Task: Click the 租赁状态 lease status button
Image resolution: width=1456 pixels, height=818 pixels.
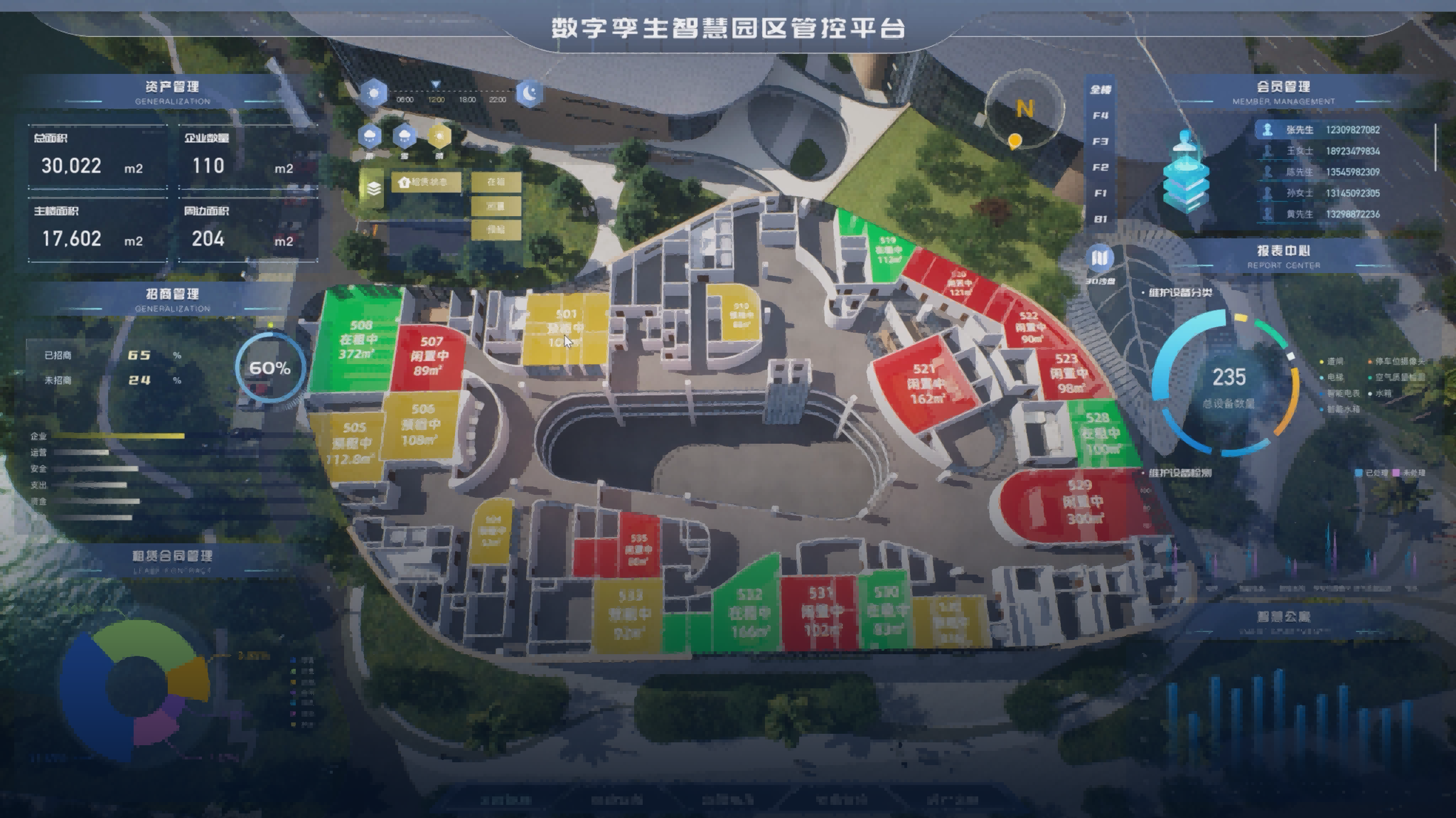Action: point(427,182)
